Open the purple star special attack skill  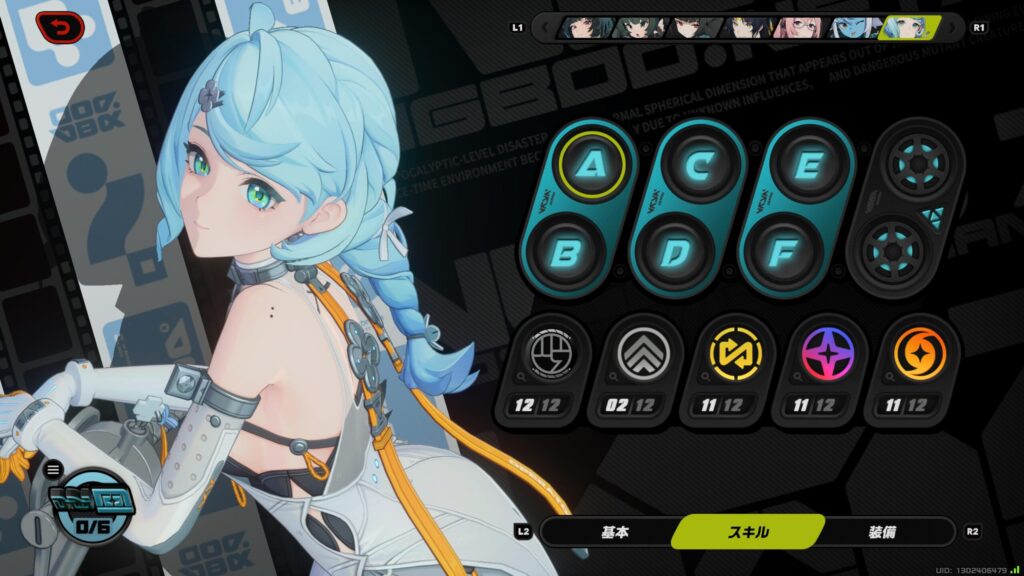pos(827,355)
